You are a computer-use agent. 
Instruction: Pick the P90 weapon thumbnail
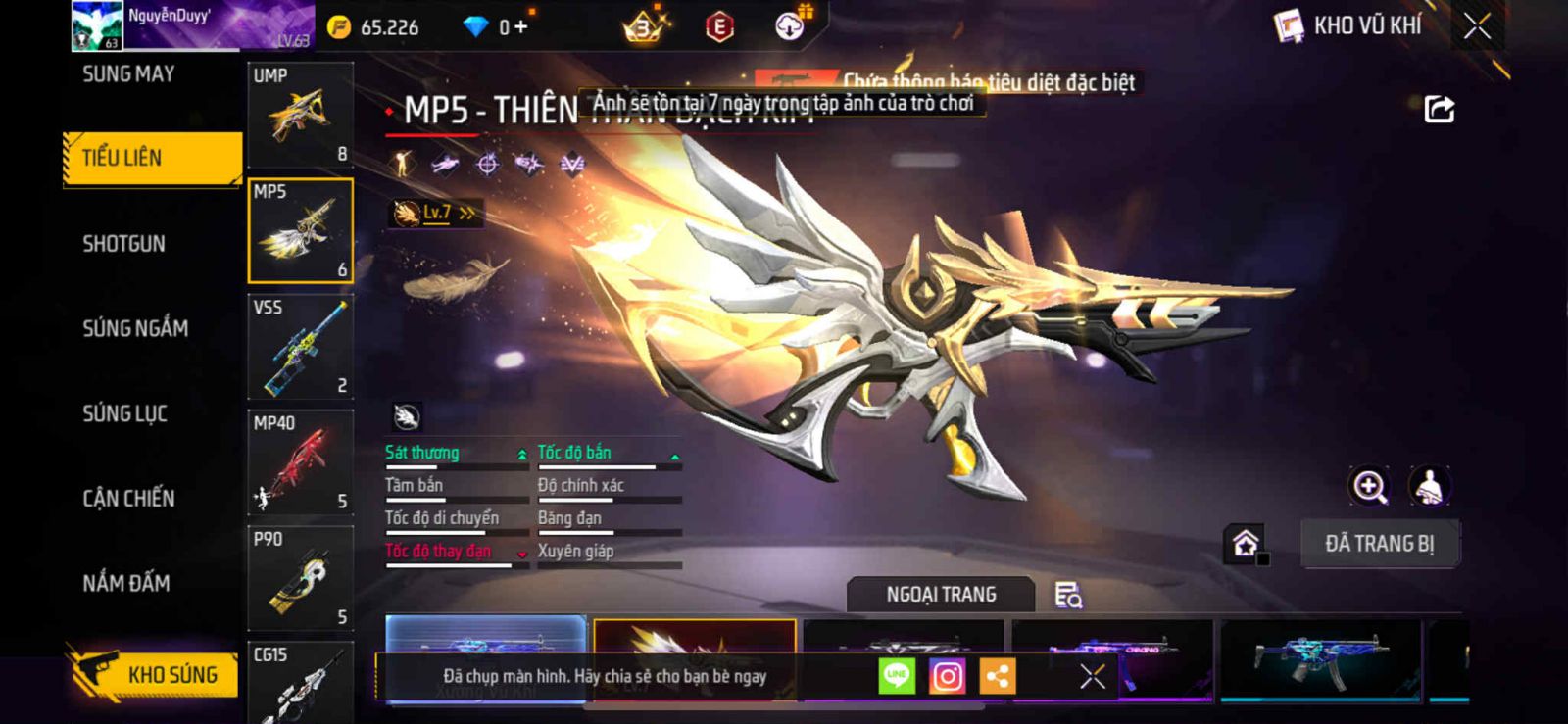300,578
